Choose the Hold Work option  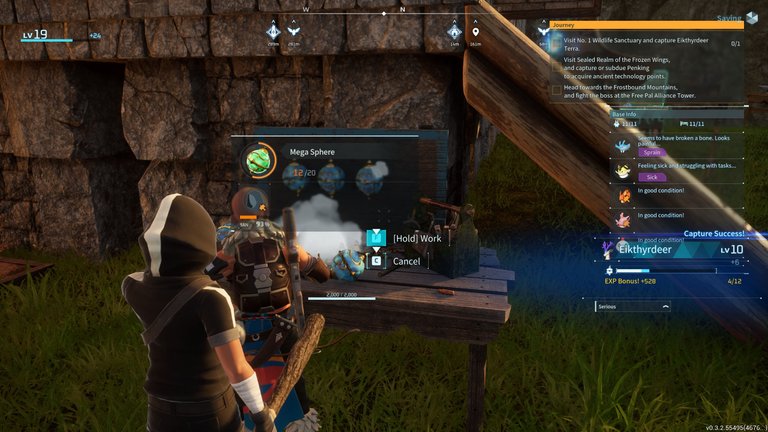click(x=416, y=238)
